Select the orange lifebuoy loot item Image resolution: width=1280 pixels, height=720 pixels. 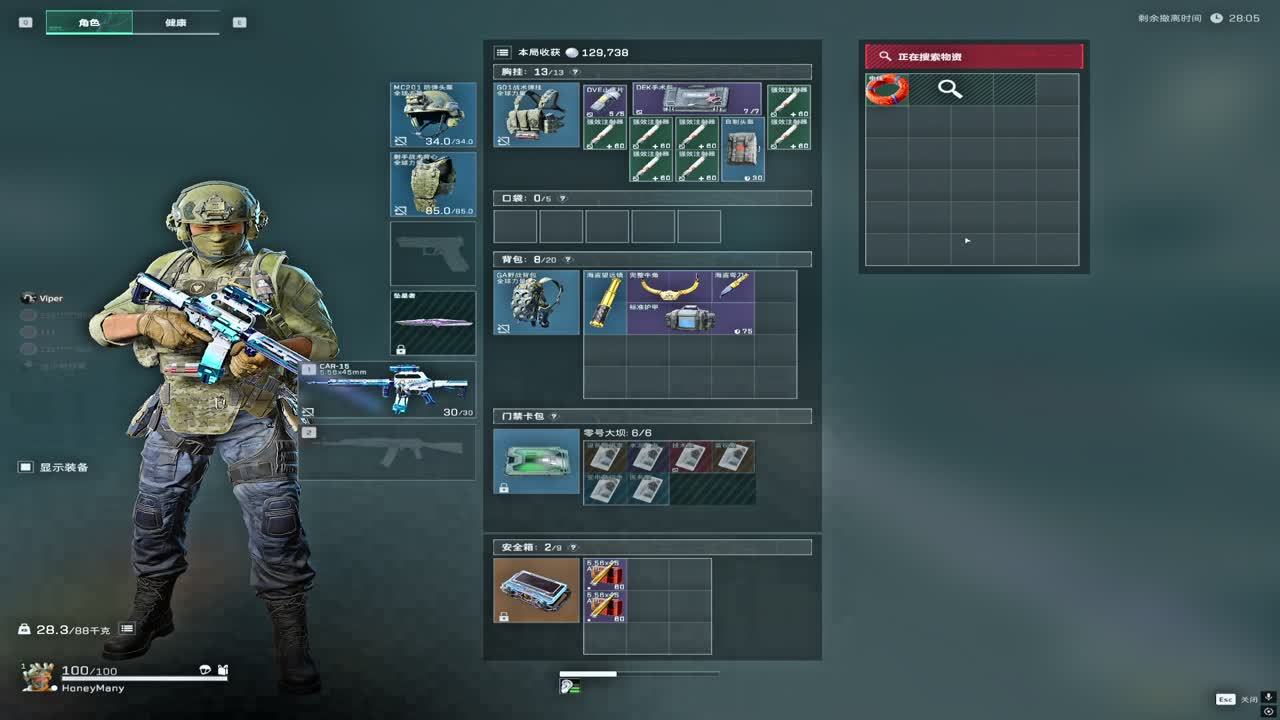[886, 89]
